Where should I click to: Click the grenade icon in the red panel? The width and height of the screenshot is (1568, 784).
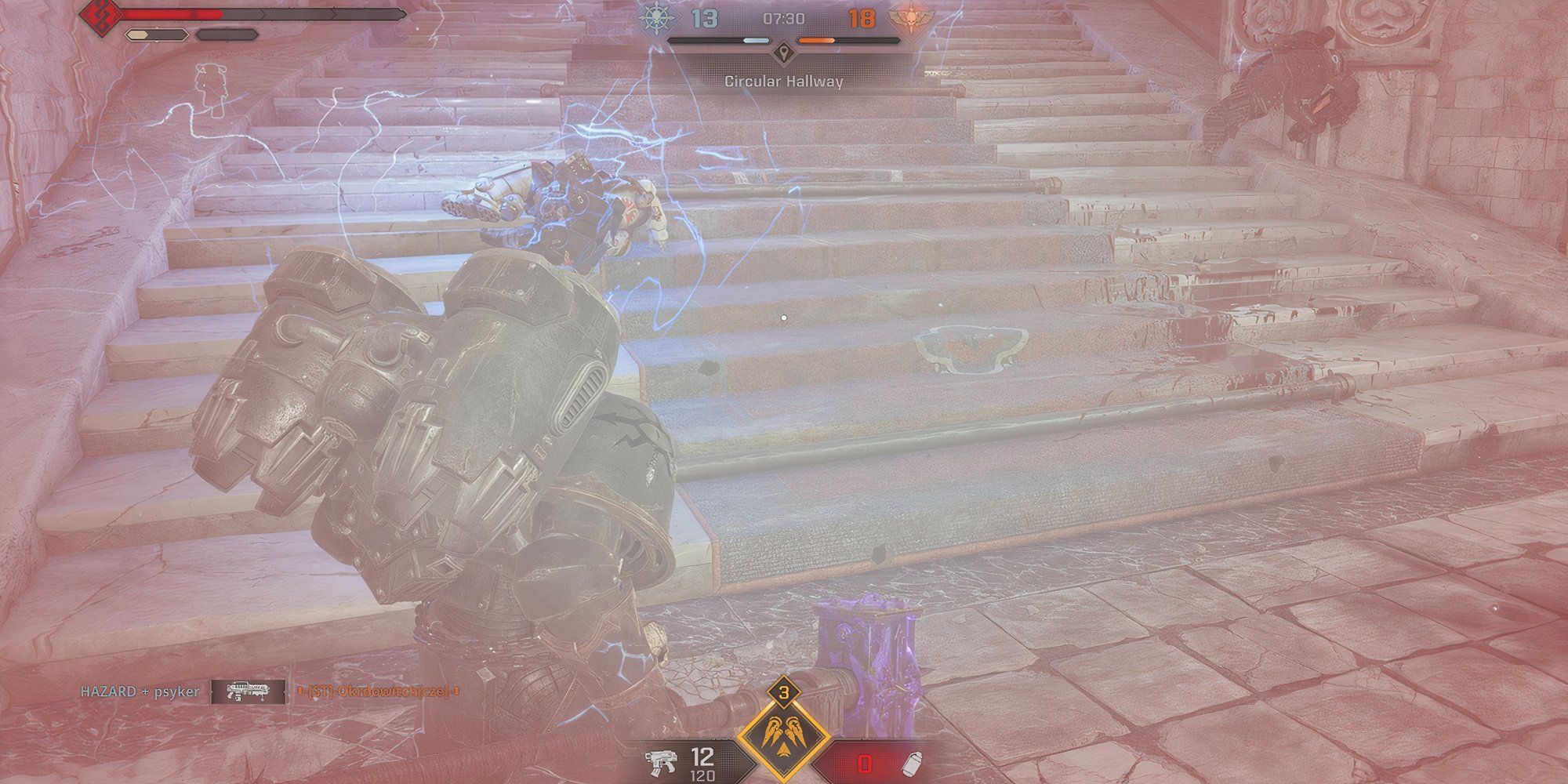click(913, 763)
